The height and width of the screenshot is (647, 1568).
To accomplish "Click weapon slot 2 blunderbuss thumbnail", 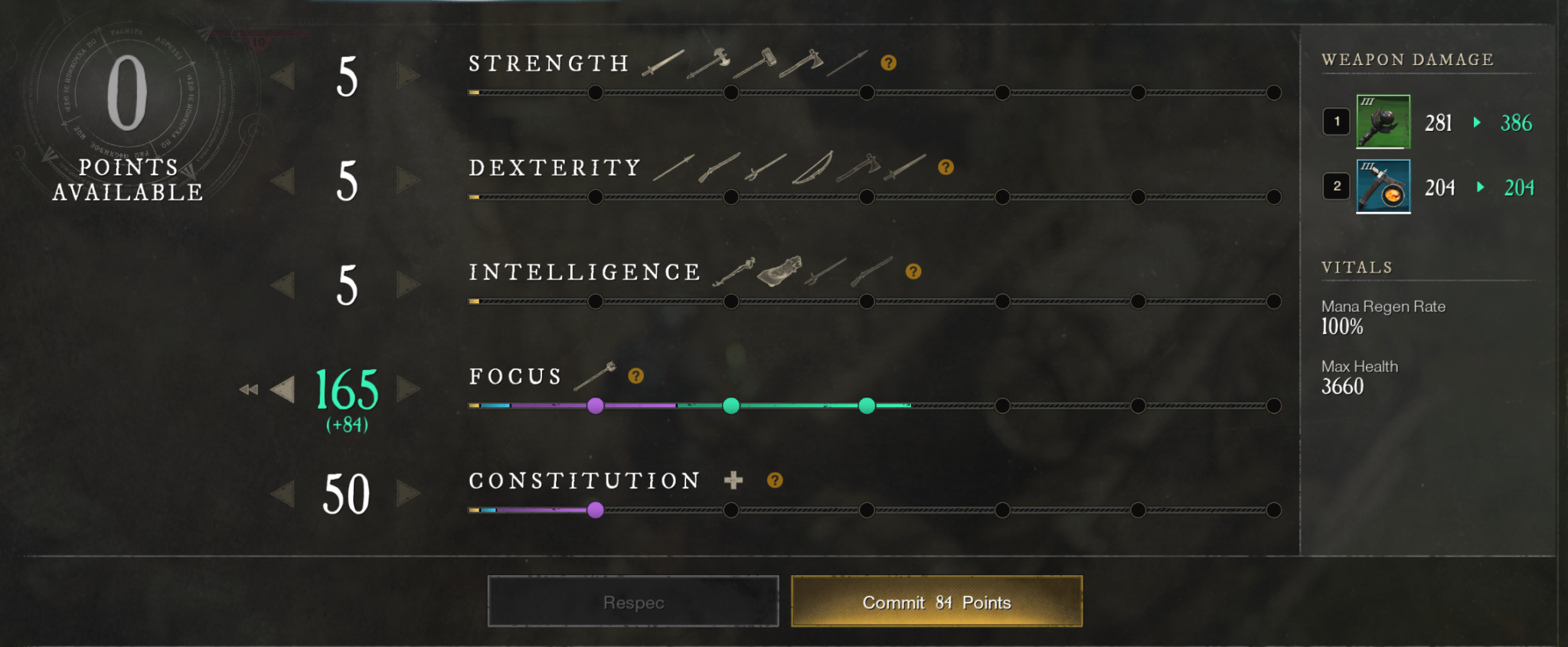I will (x=1383, y=186).
